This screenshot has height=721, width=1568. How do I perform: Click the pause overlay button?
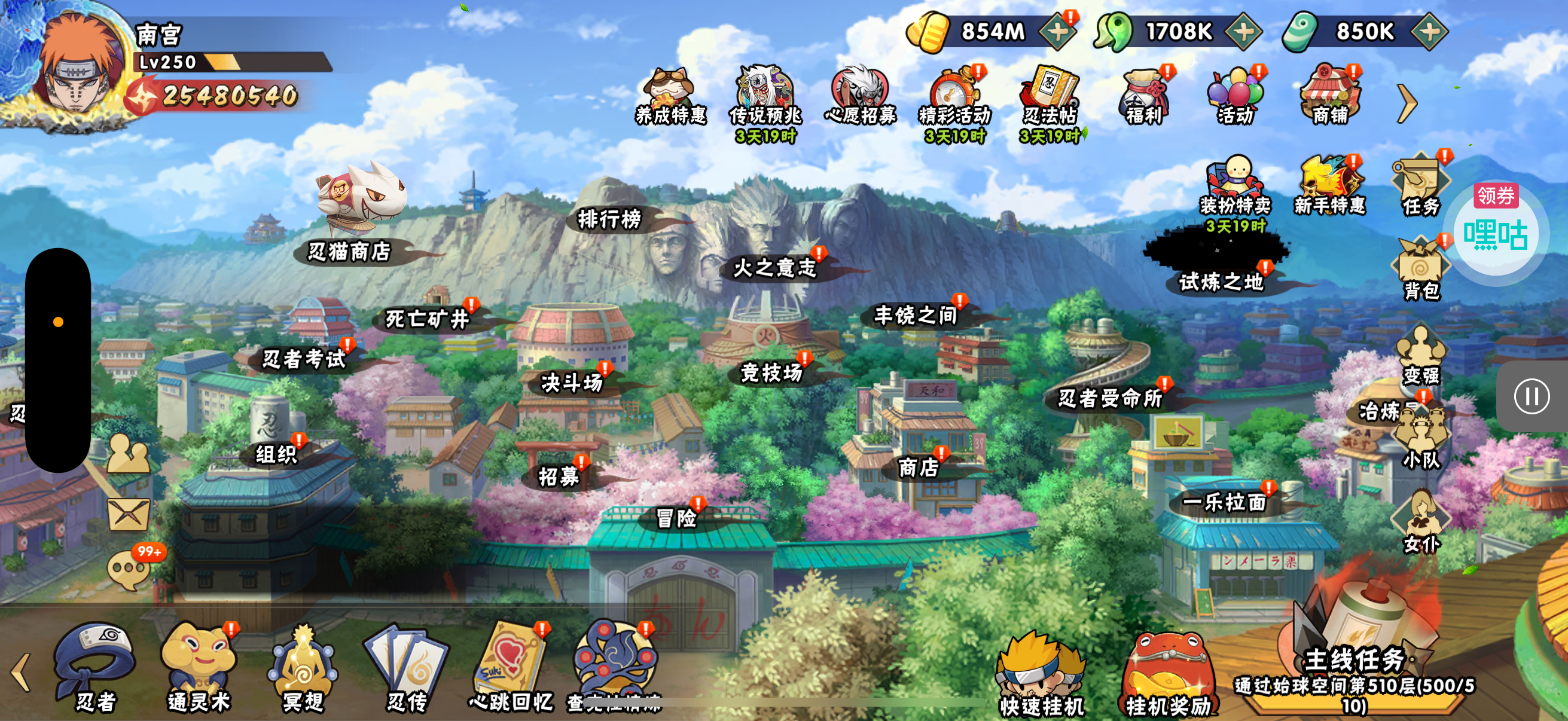pos(1532,397)
